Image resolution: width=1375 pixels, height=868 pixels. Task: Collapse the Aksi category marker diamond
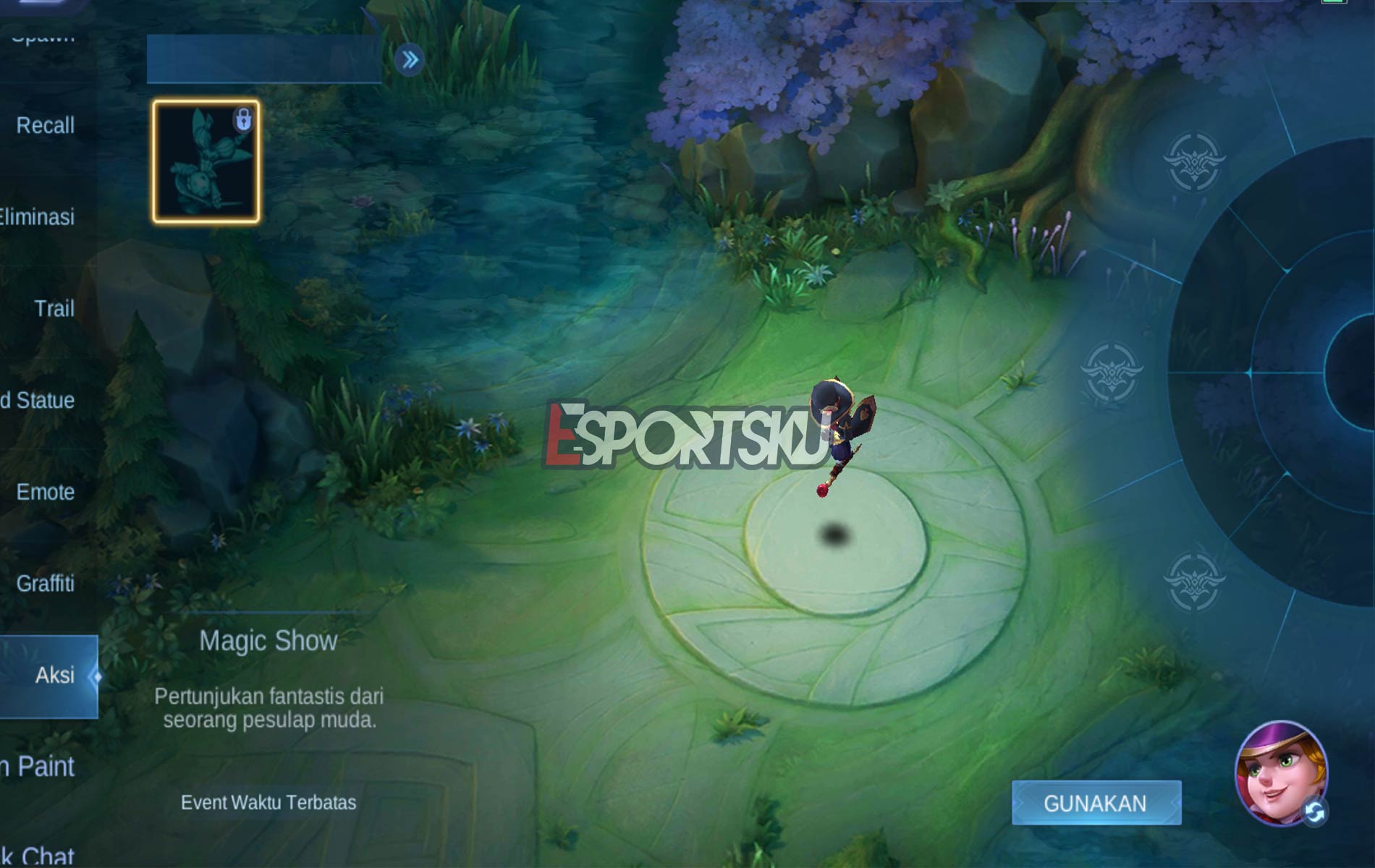[98, 676]
